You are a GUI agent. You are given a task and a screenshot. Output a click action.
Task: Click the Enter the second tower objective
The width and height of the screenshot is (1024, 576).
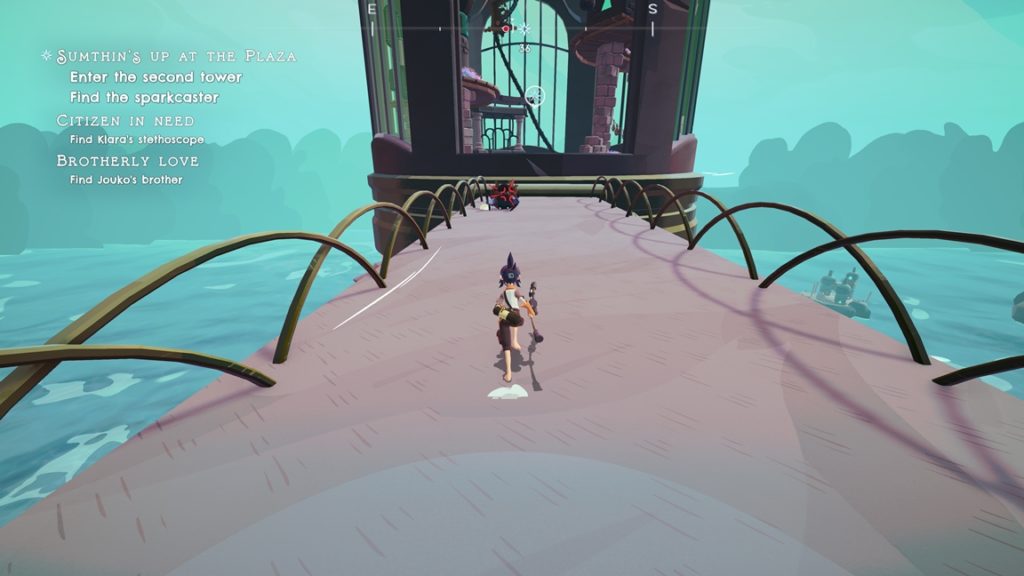point(156,77)
